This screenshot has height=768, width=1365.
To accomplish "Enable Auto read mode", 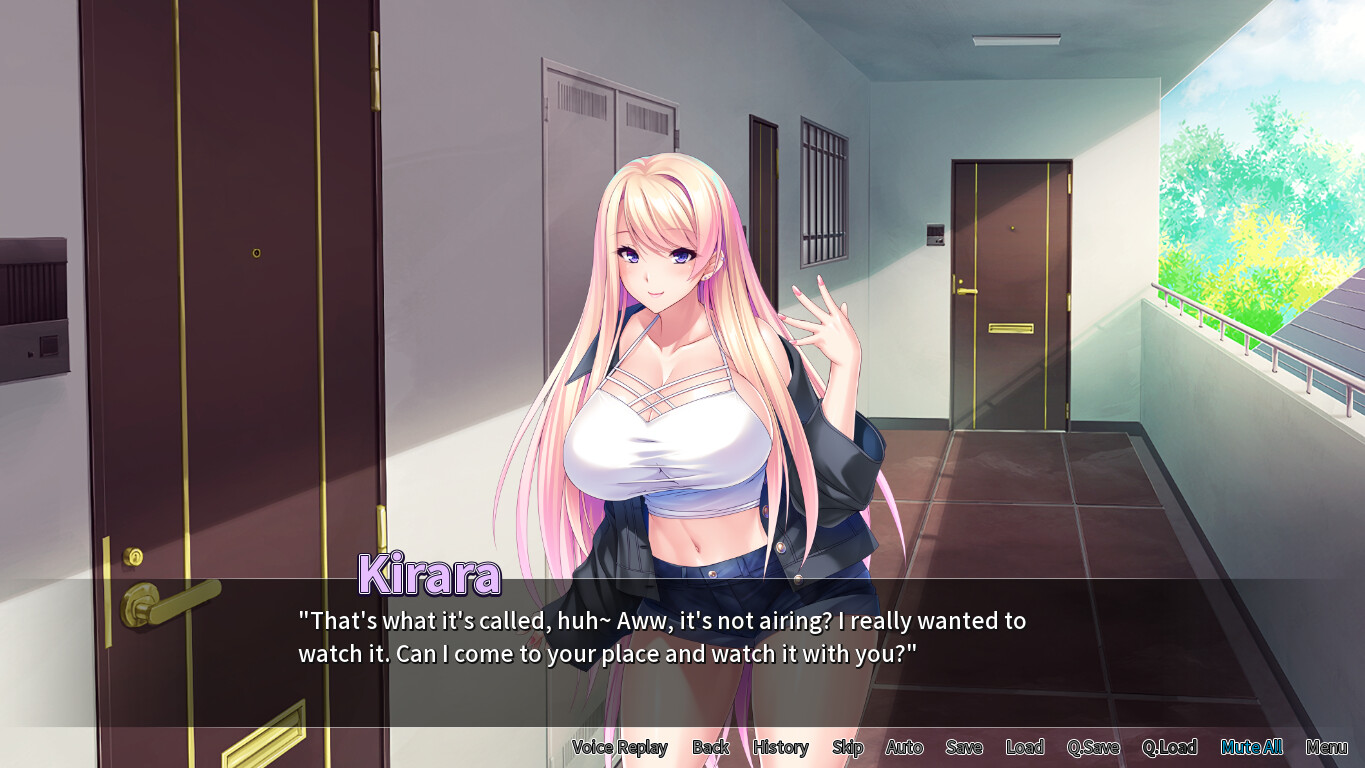I will click(903, 747).
